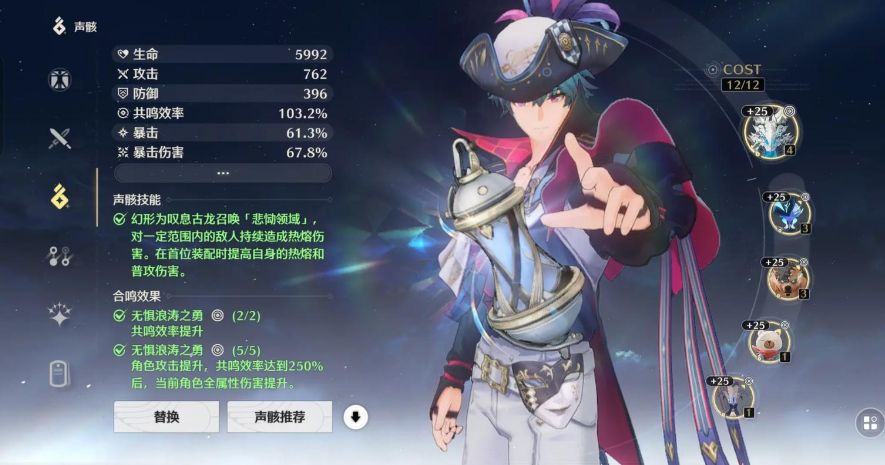
Task: Open the connected-nodes skill tree tab
Action: pyautogui.click(x=60, y=256)
